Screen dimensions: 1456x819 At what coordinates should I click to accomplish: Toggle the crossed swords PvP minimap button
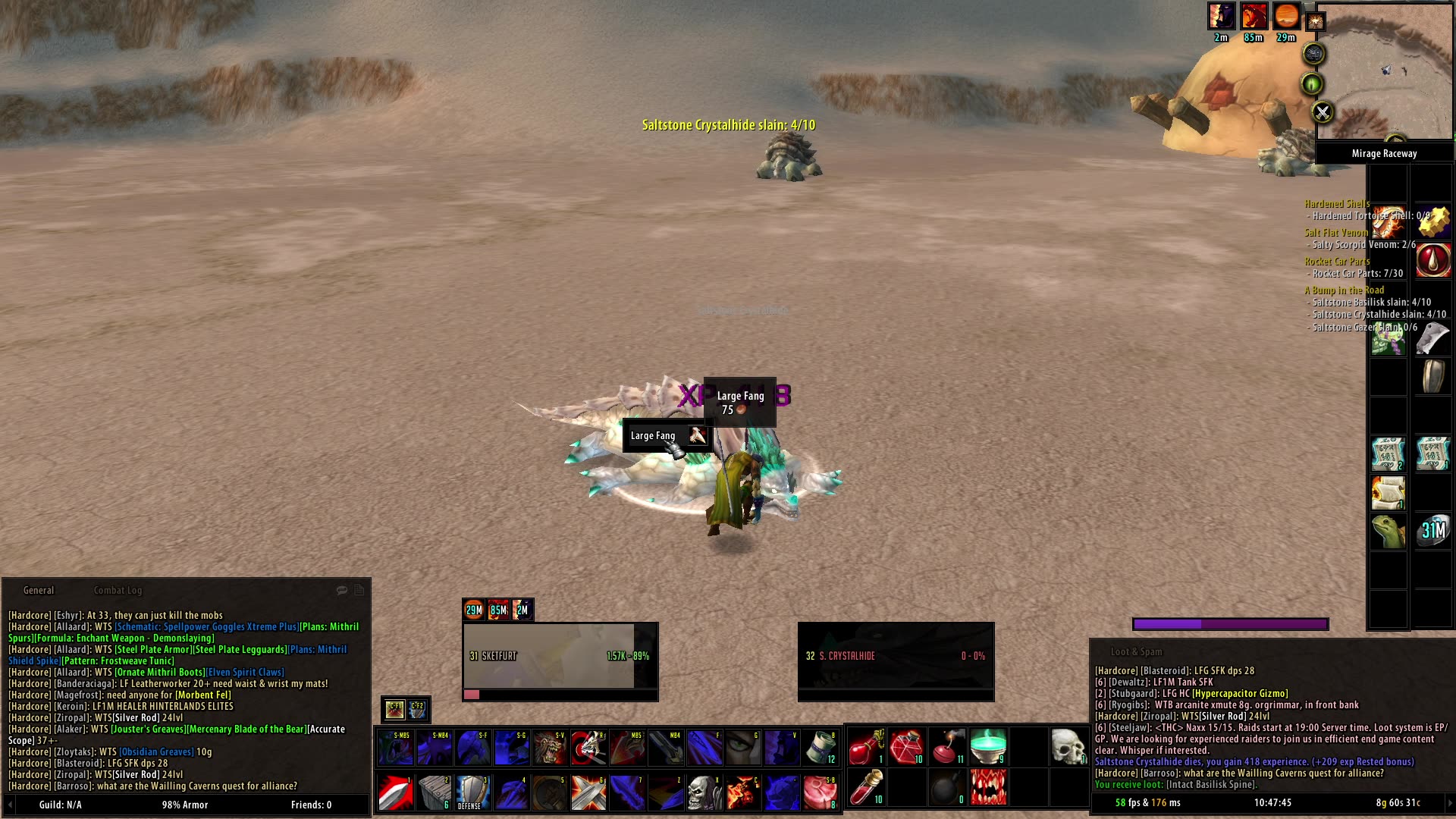(x=1323, y=112)
